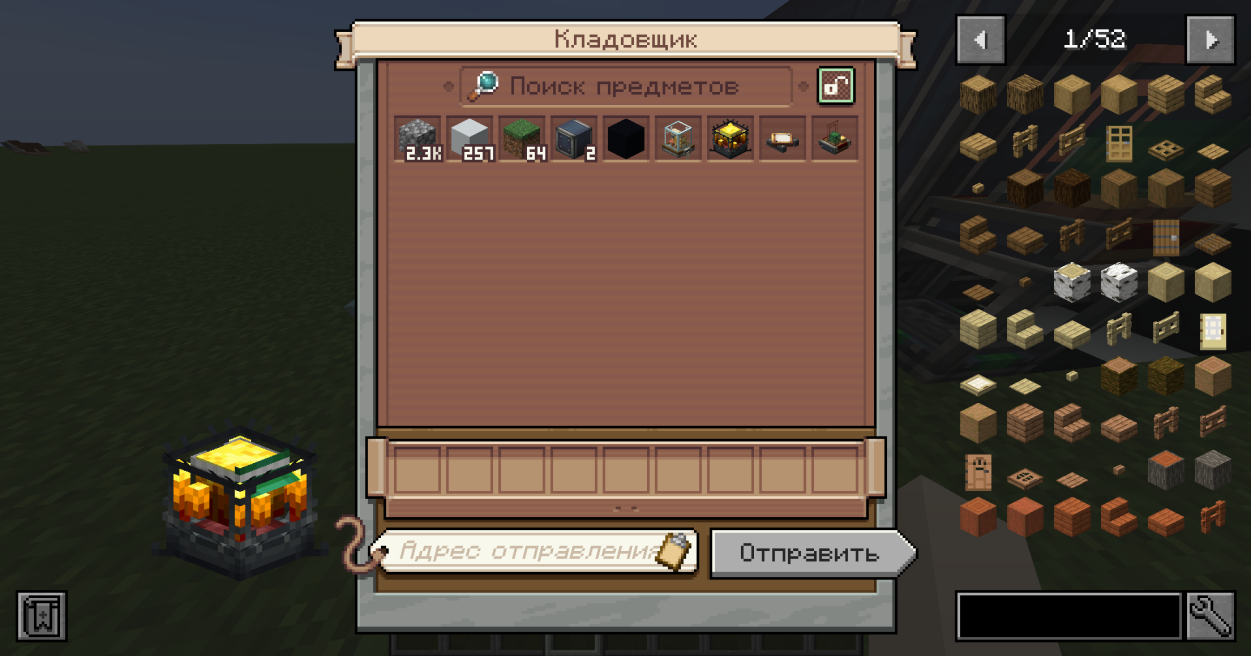Select the oak door in the item list
The height and width of the screenshot is (656, 1251).
point(1118,143)
